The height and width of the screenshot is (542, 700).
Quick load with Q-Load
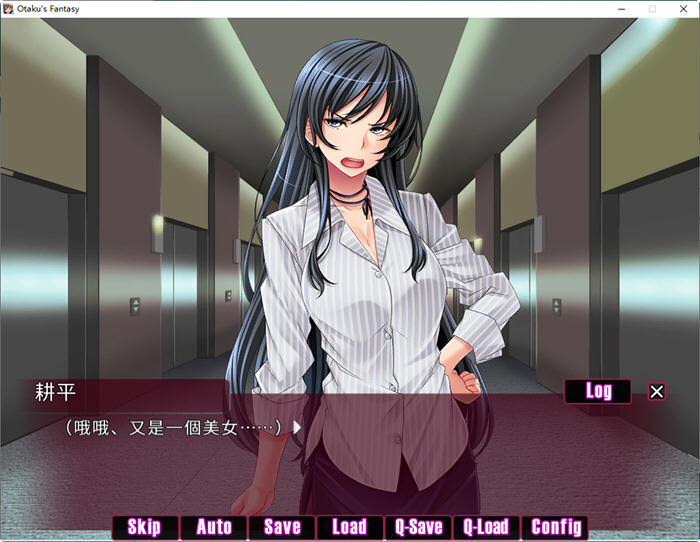(x=487, y=527)
